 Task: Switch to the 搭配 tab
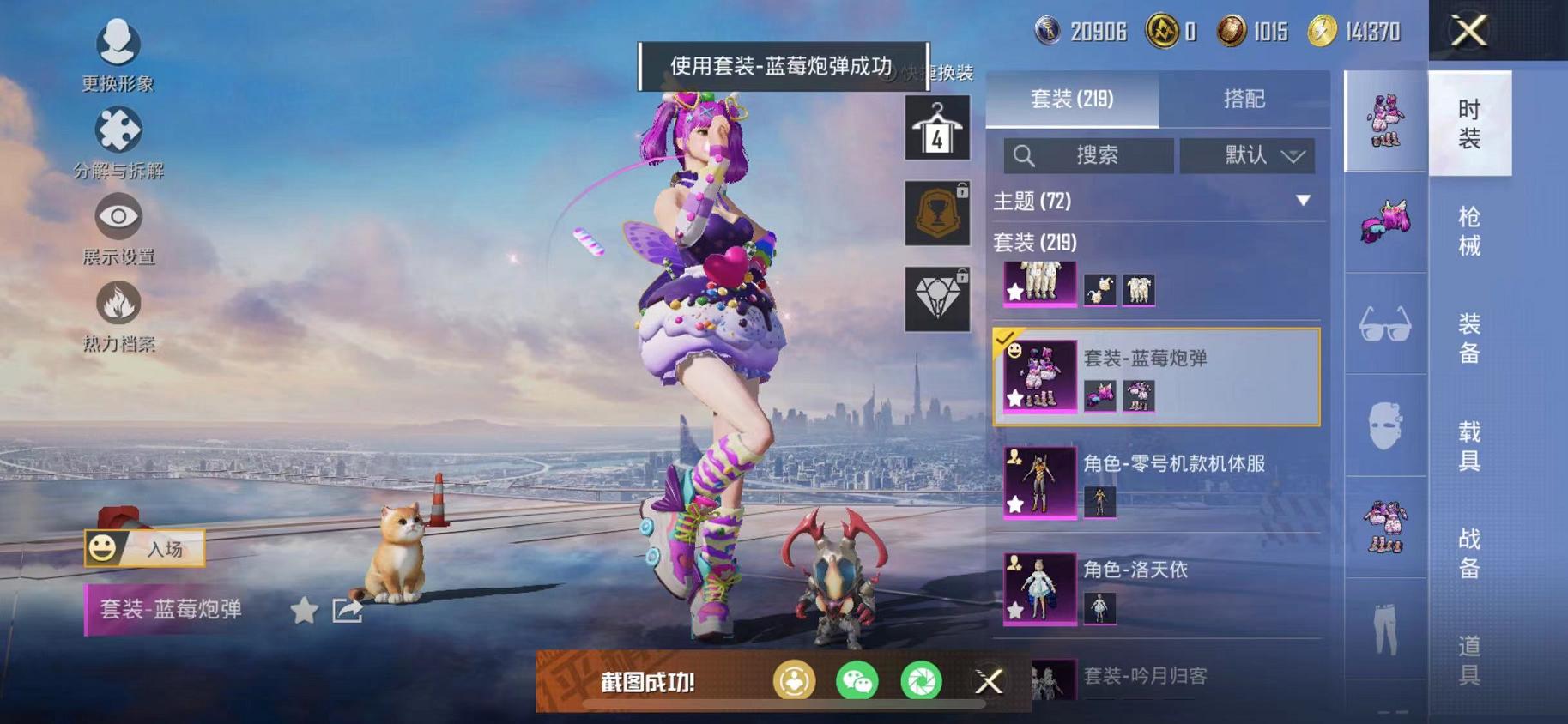coord(1244,100)
